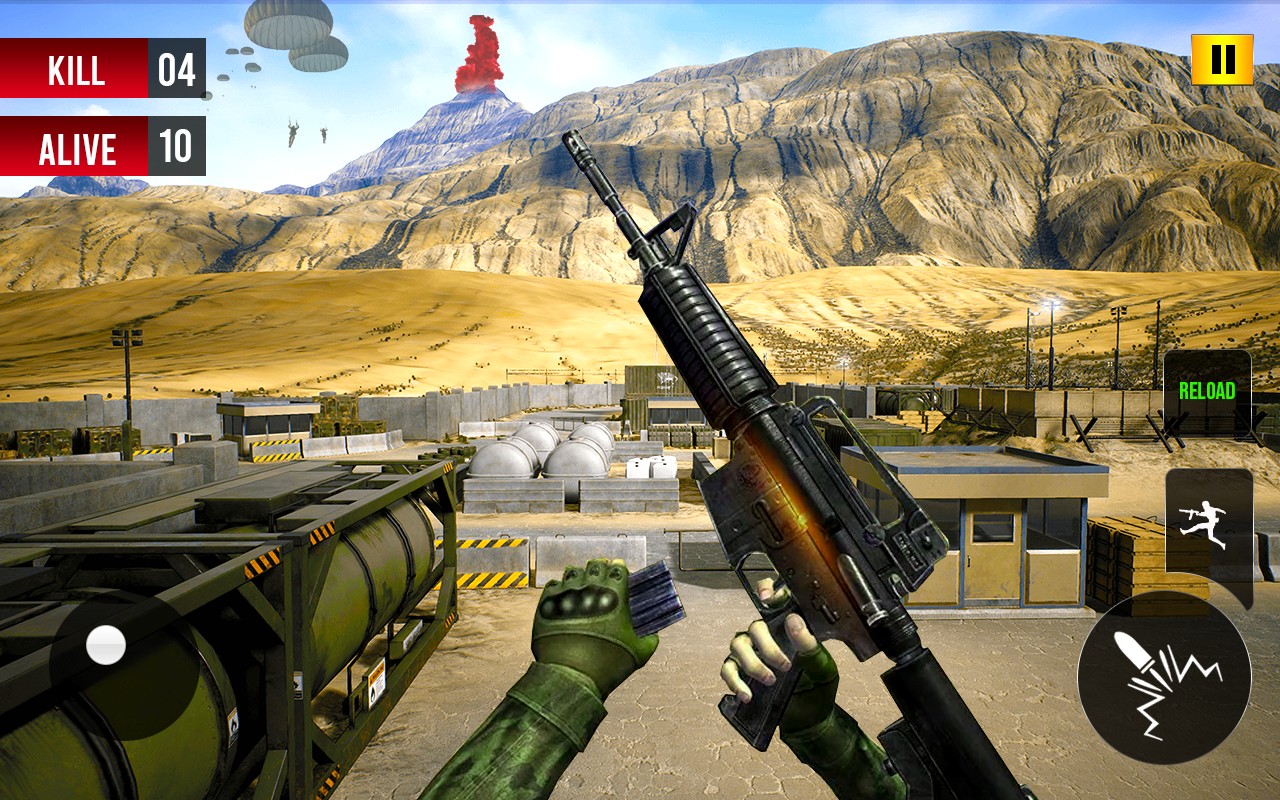The height and width of the screenshot is (800, 1280).
Task: Tap the green RELOAD button
Action: 1207,392
